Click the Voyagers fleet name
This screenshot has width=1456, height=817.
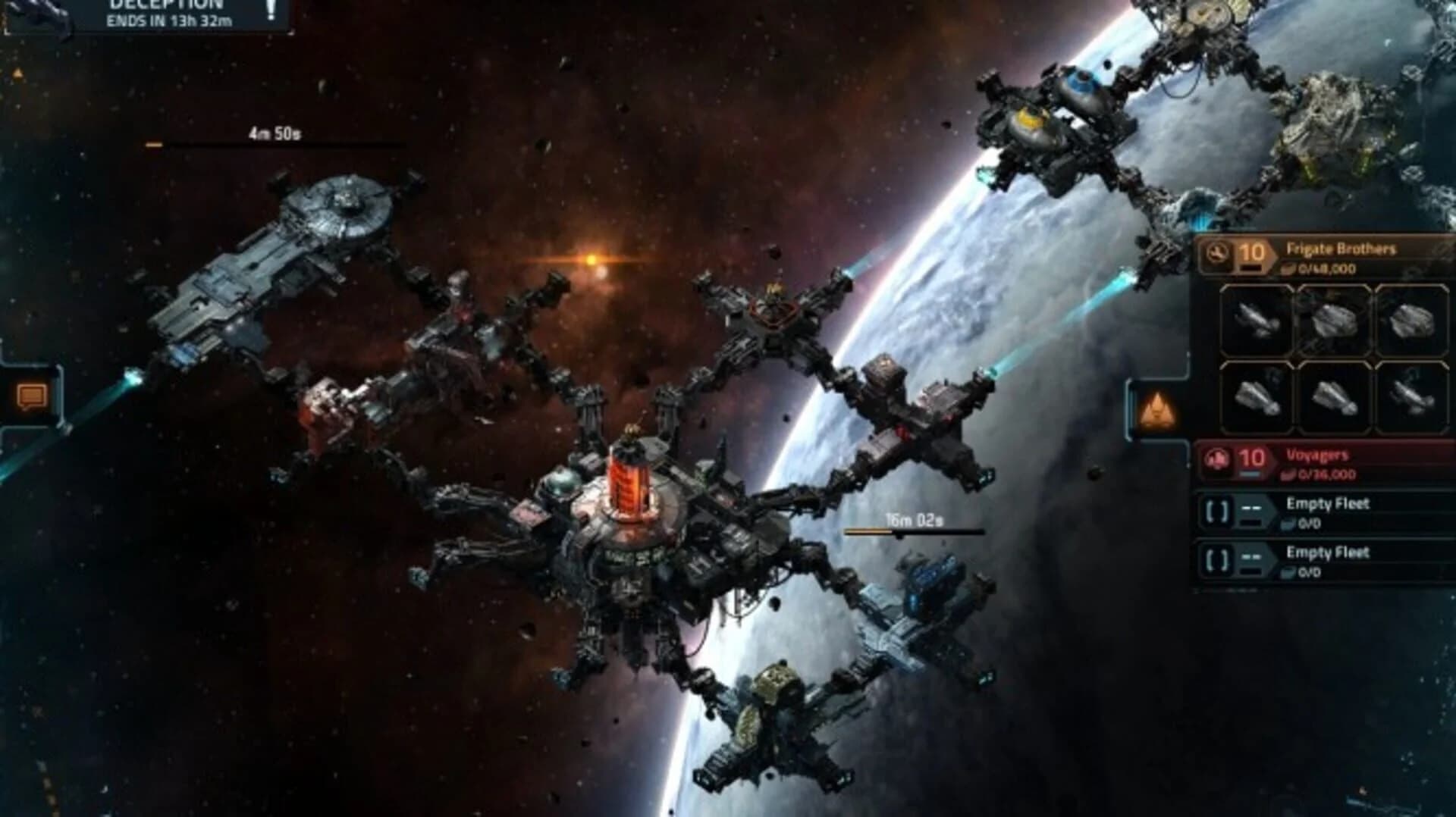click(1319, 456)
